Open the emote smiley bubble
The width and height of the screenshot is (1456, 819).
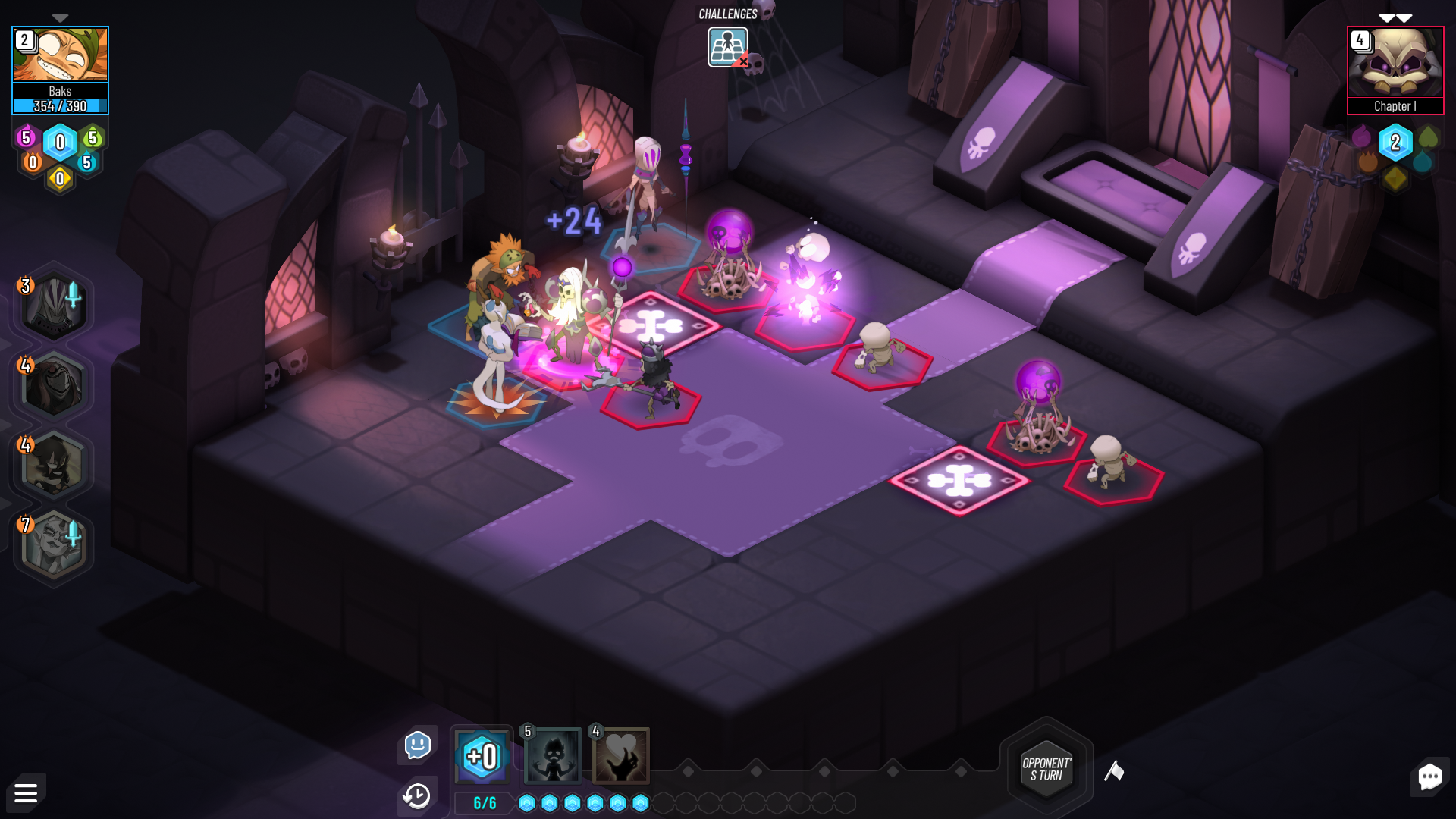pyautogui.click(x=416, y=745)
